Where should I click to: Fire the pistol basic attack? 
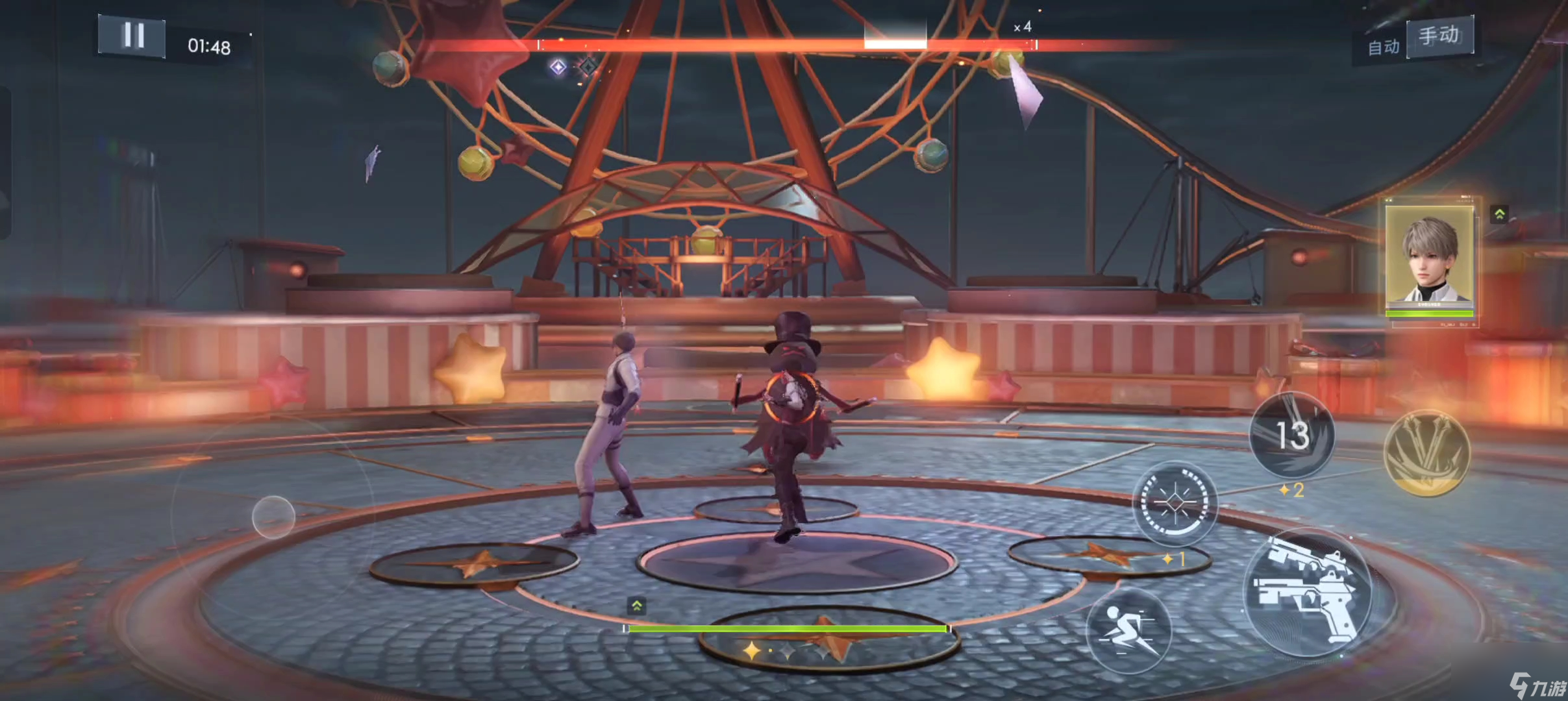pyautogui.click(x=1308, y=593)
